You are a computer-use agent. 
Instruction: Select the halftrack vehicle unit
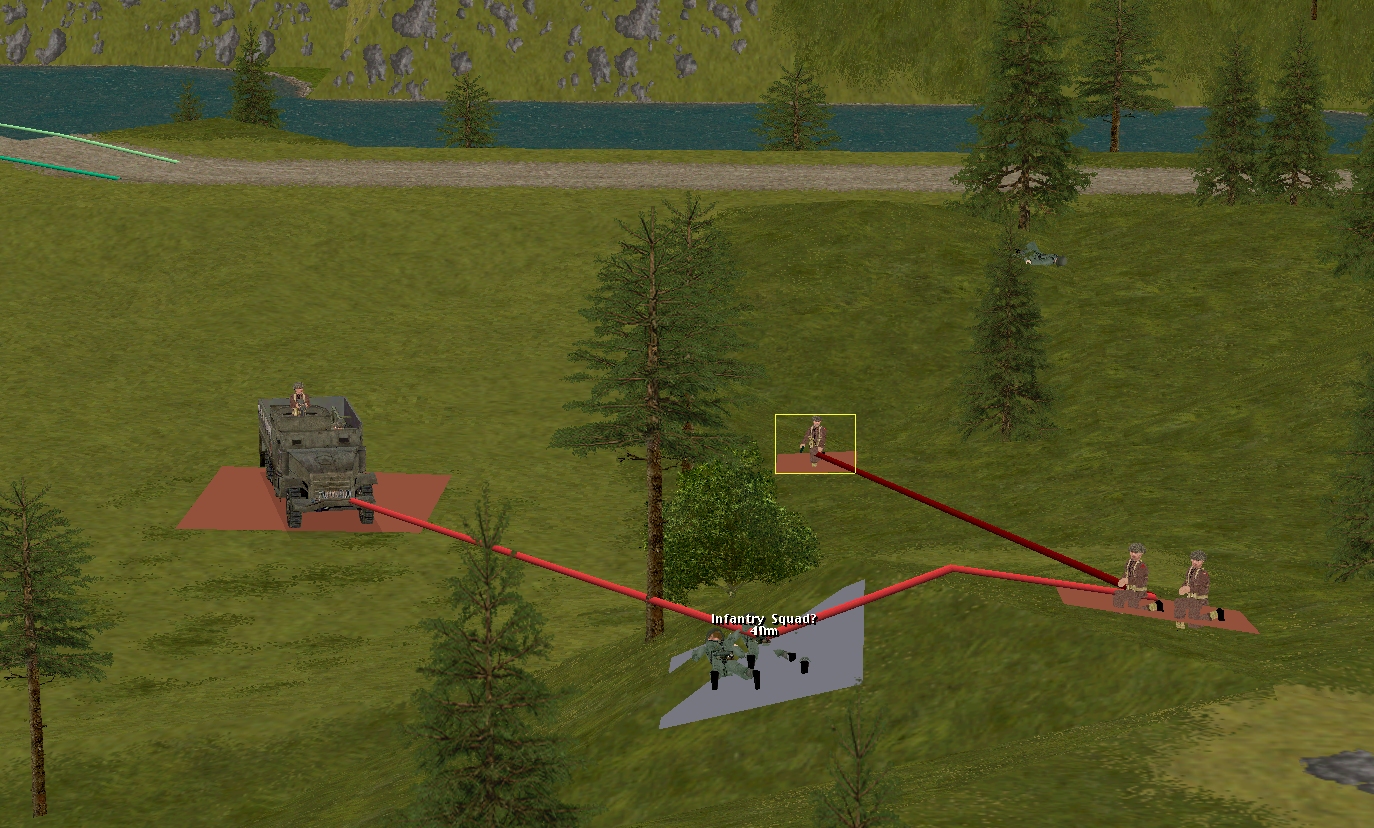[x=312, y=457]
